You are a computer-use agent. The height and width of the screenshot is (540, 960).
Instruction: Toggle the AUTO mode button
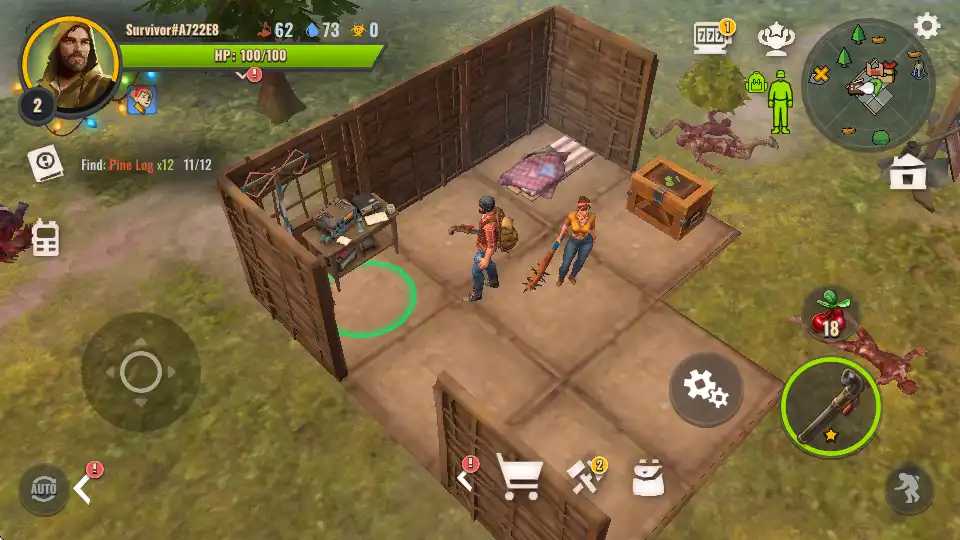(44, 489)
